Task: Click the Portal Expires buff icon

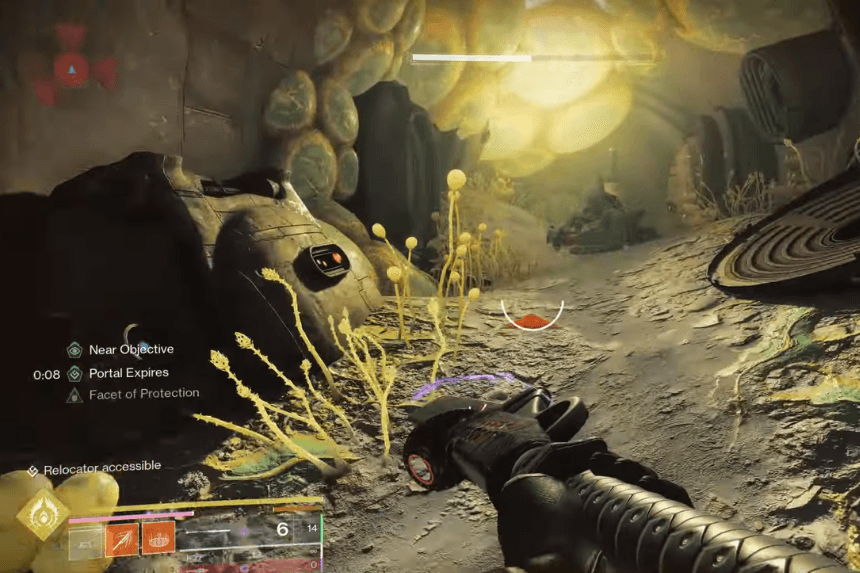Action: (x=74, y=373)
